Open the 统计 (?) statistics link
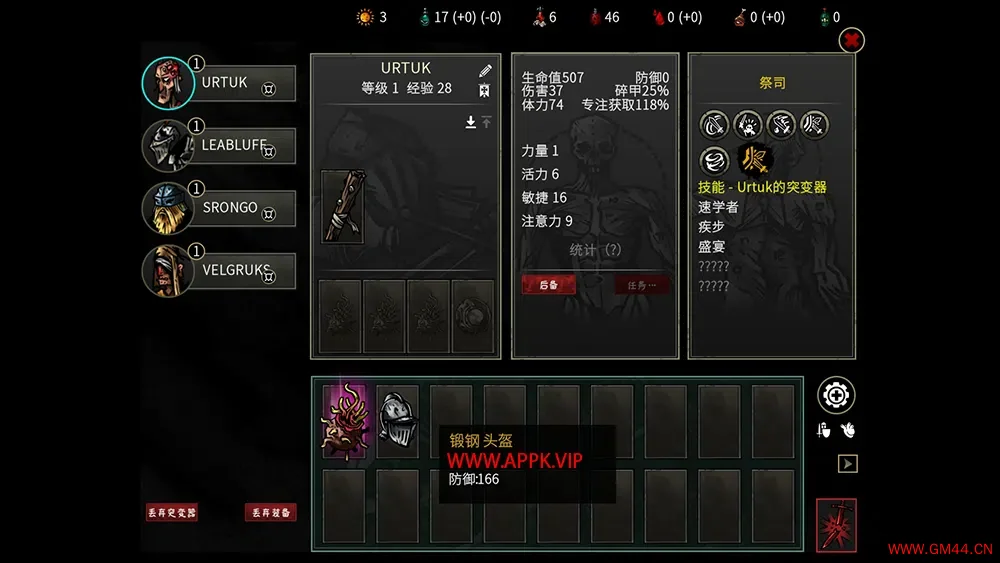 tap(595, 249)
